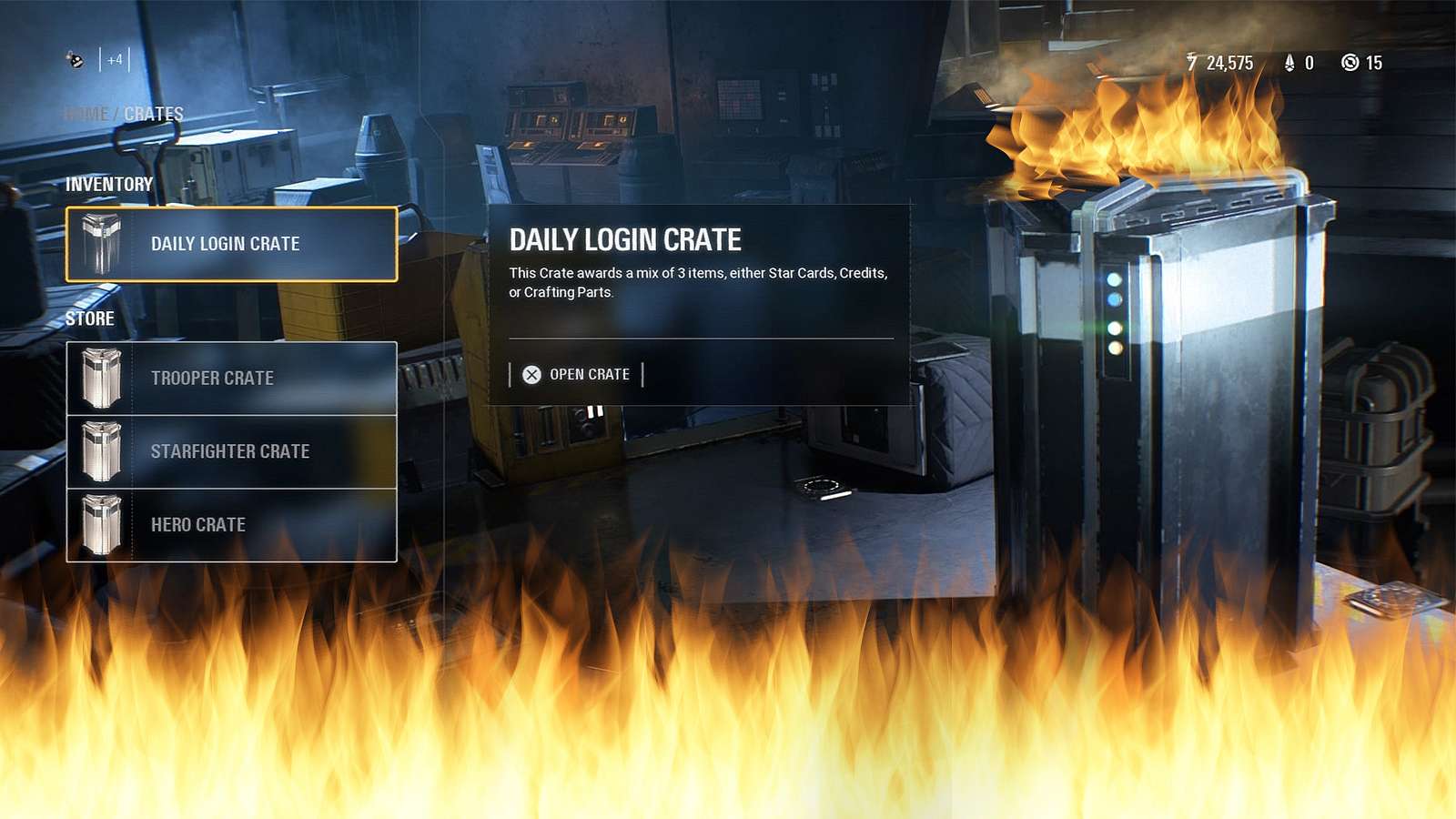Select the Starfighter Crate store entry

pos(232,450)
